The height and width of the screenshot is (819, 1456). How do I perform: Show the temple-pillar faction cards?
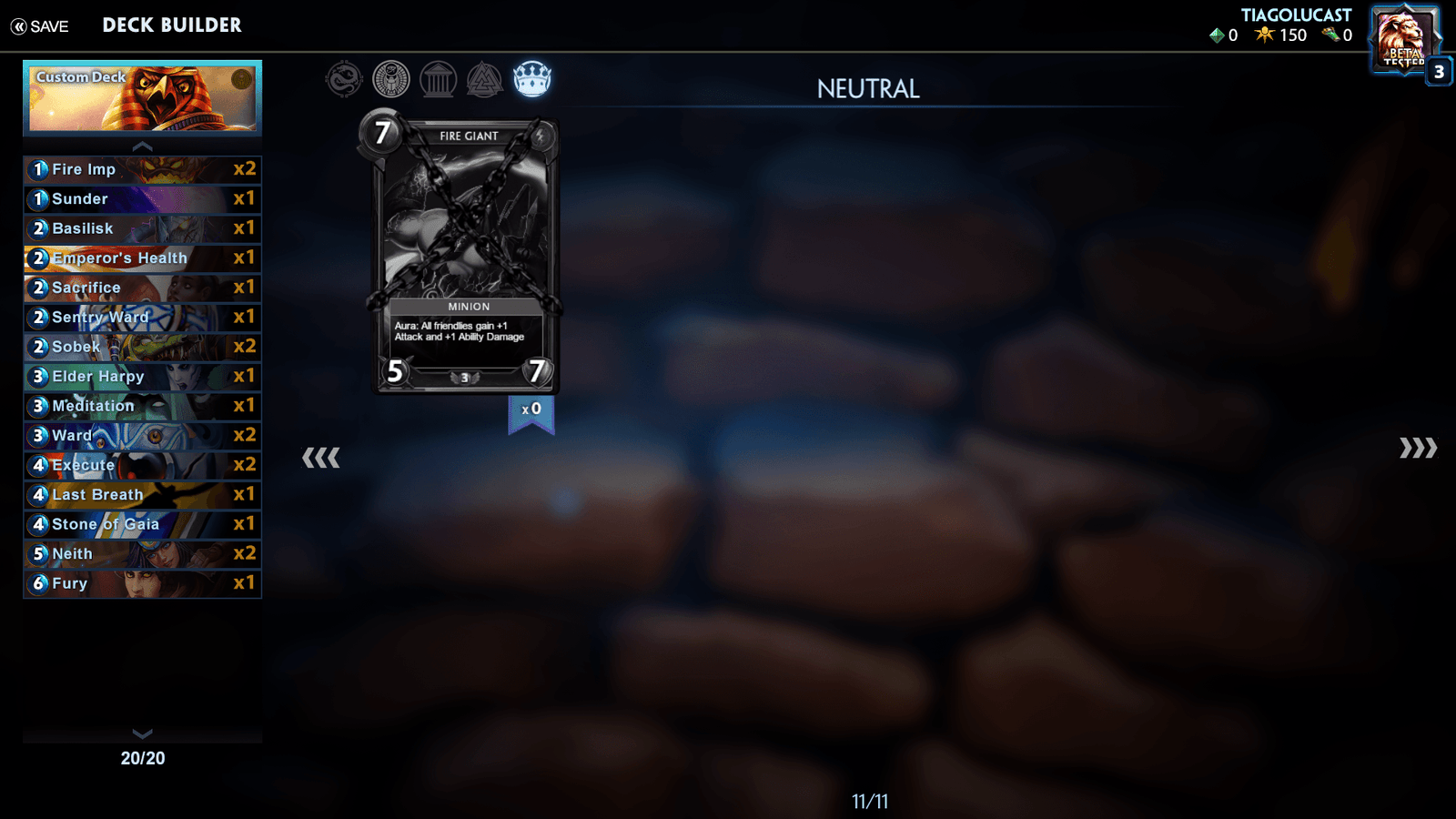[438, 80]
